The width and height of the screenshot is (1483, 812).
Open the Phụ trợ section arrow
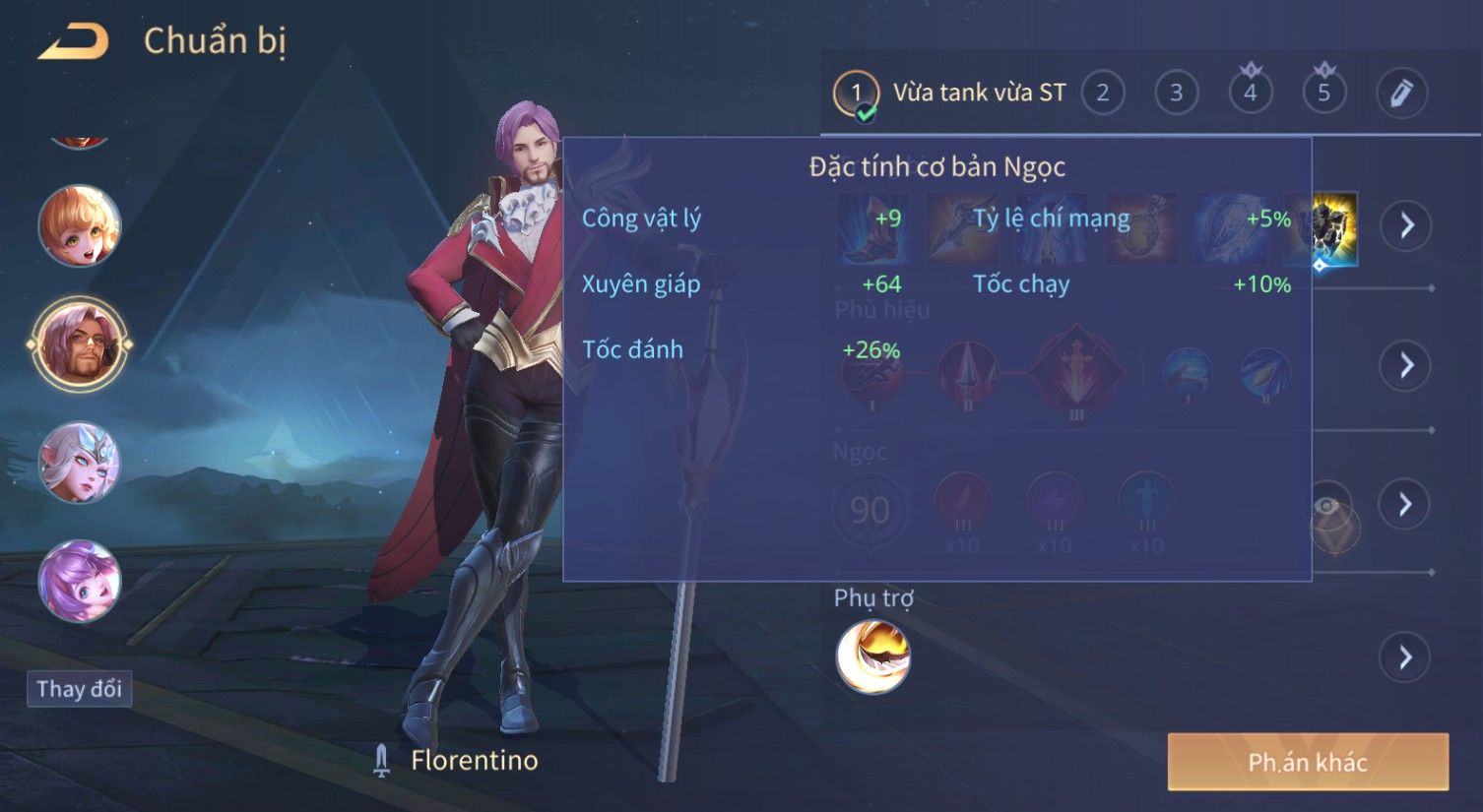1406,656
